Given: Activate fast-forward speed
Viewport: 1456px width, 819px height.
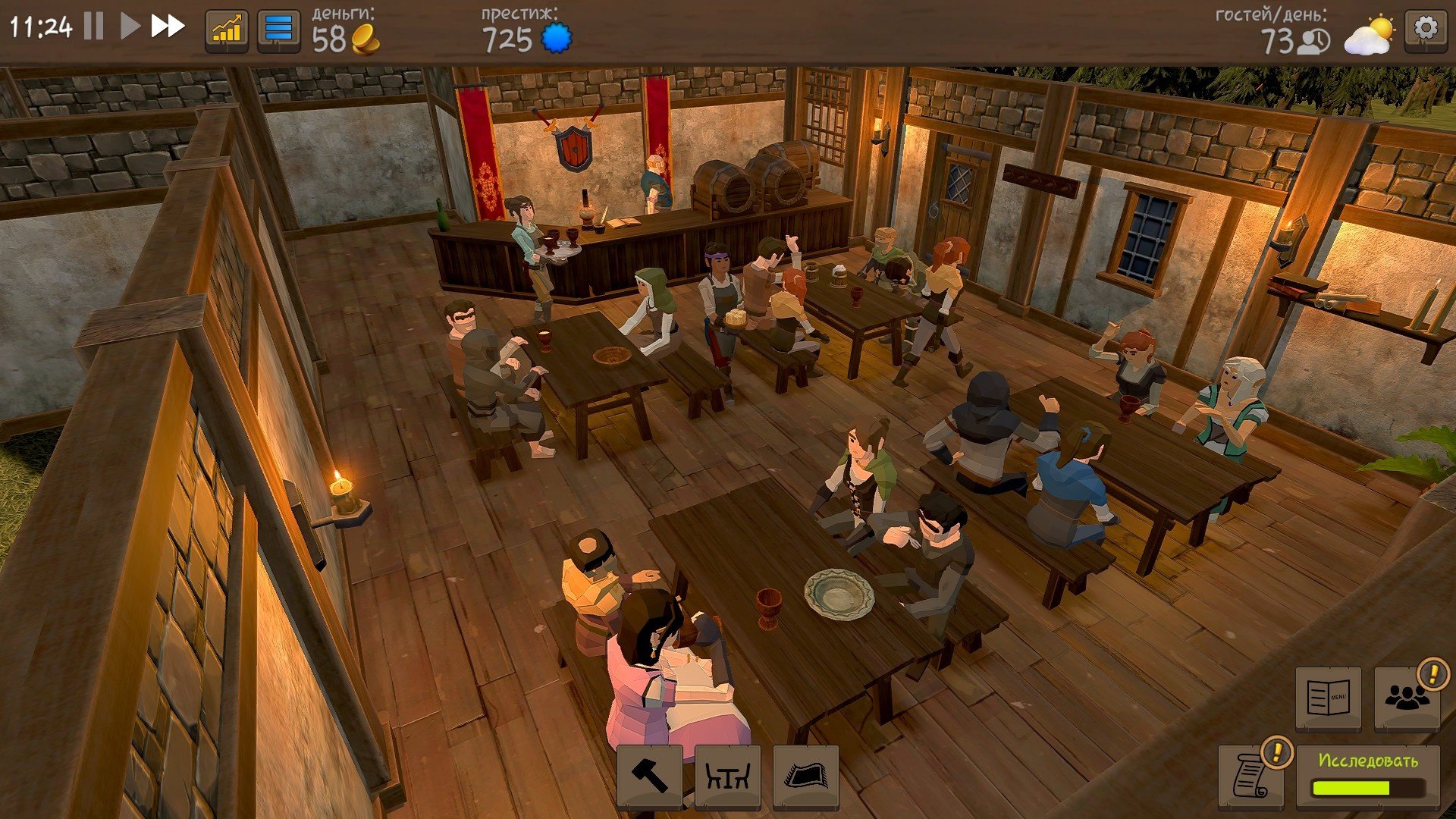Looking at the screenshot, I should [168, 27].
